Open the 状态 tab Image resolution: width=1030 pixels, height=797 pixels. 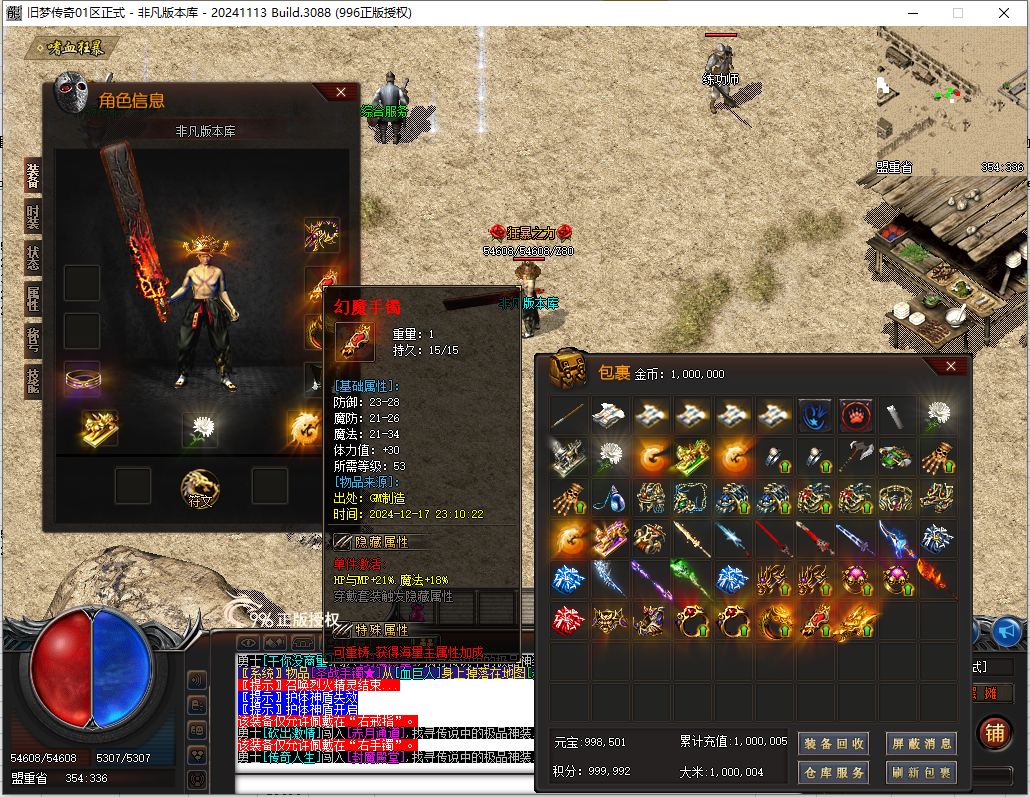point(33,257)
